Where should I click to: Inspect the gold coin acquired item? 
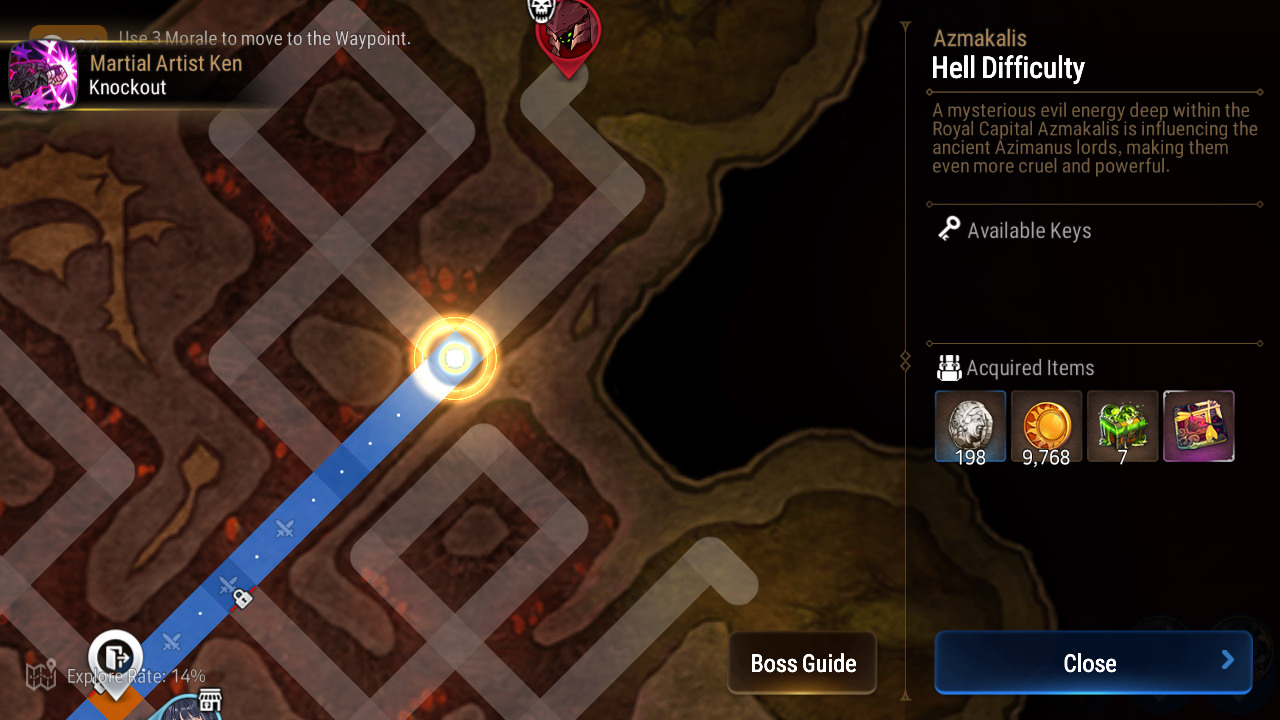coord(1046,426)
